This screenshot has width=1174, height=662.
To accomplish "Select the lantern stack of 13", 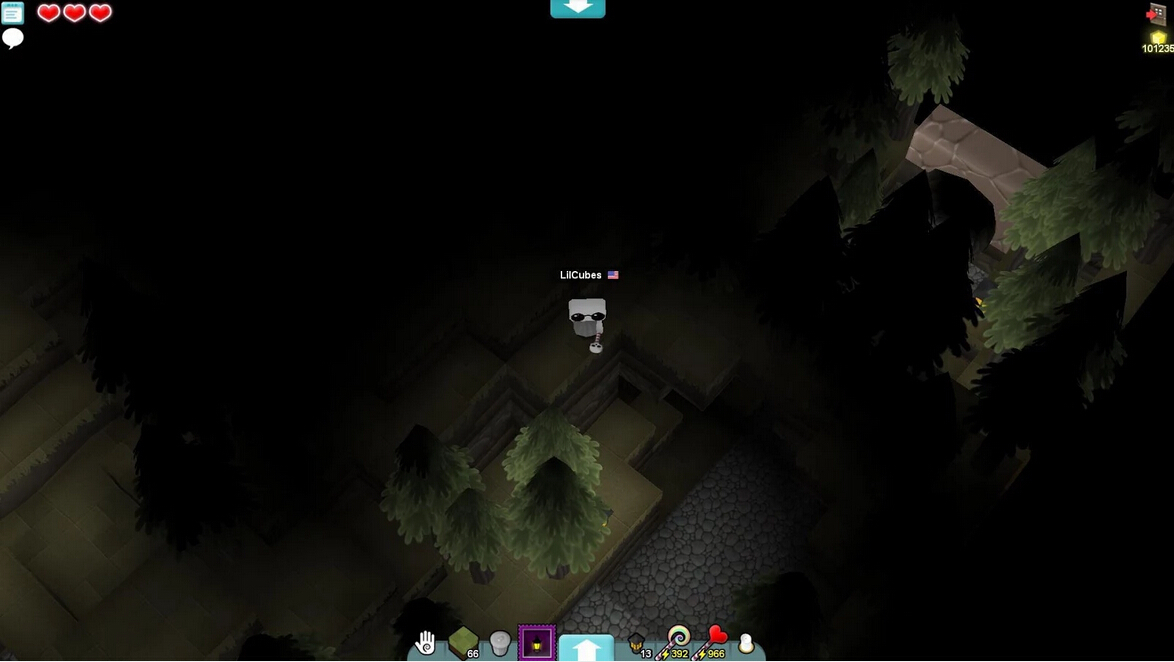I will click(636, 643).
